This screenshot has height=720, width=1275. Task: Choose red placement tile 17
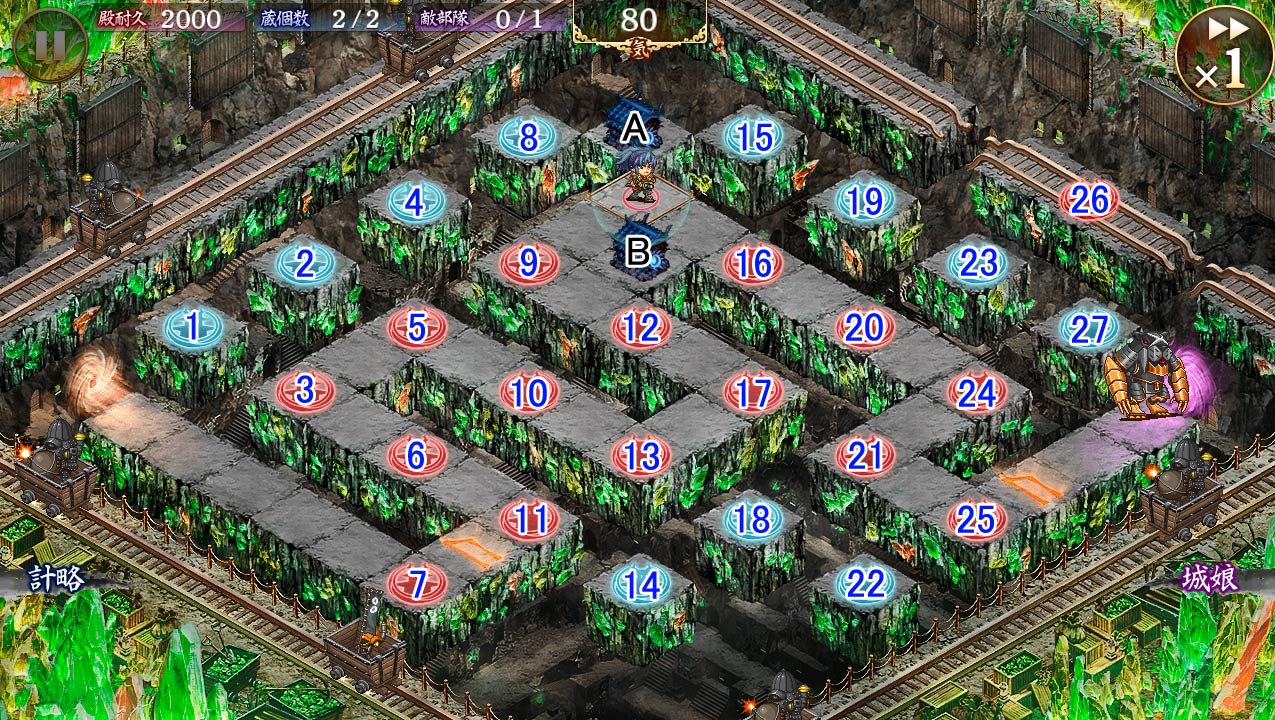click(x=753, y=392)
